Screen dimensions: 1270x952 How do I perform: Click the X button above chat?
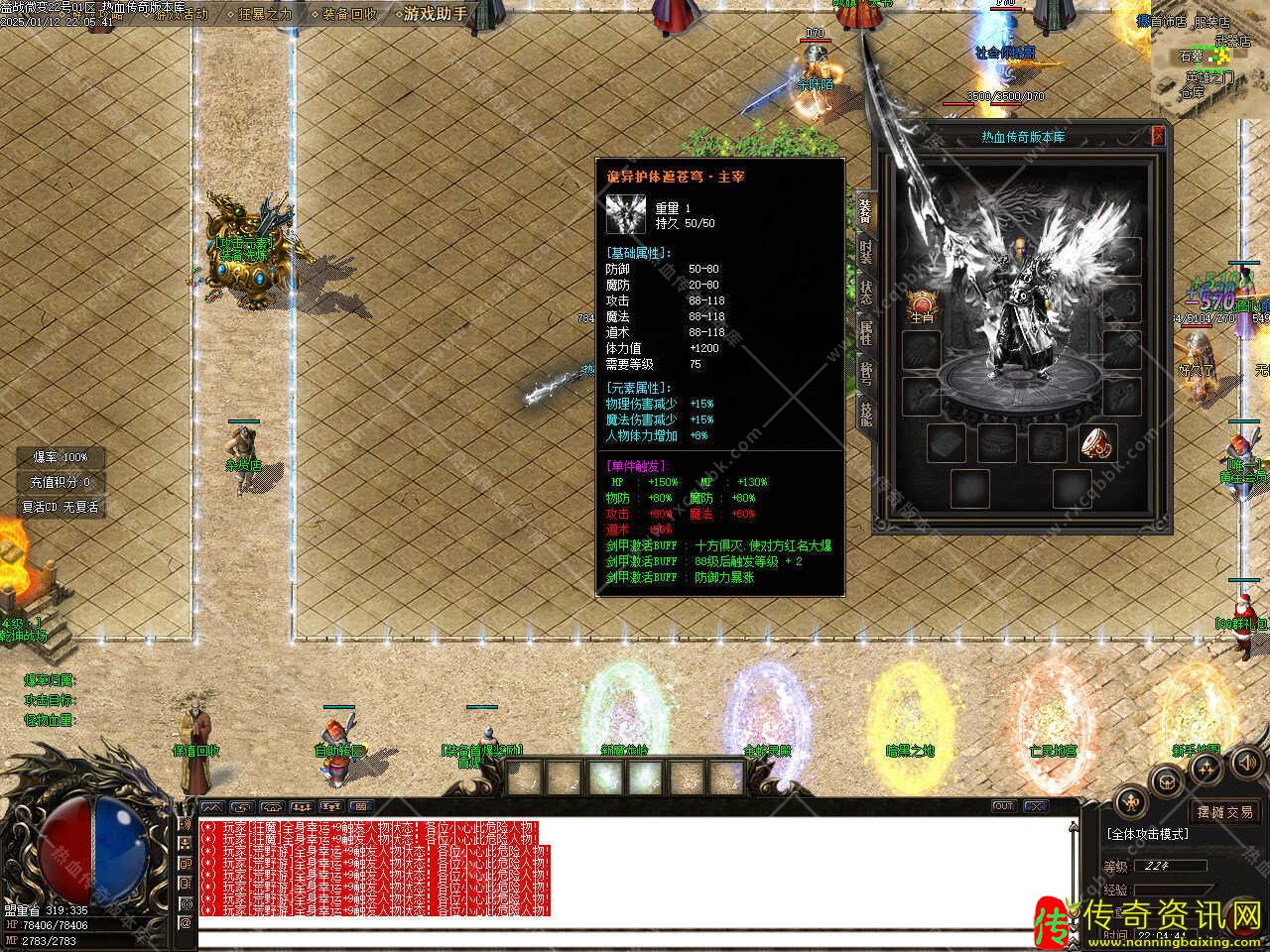click(1035, 806)
